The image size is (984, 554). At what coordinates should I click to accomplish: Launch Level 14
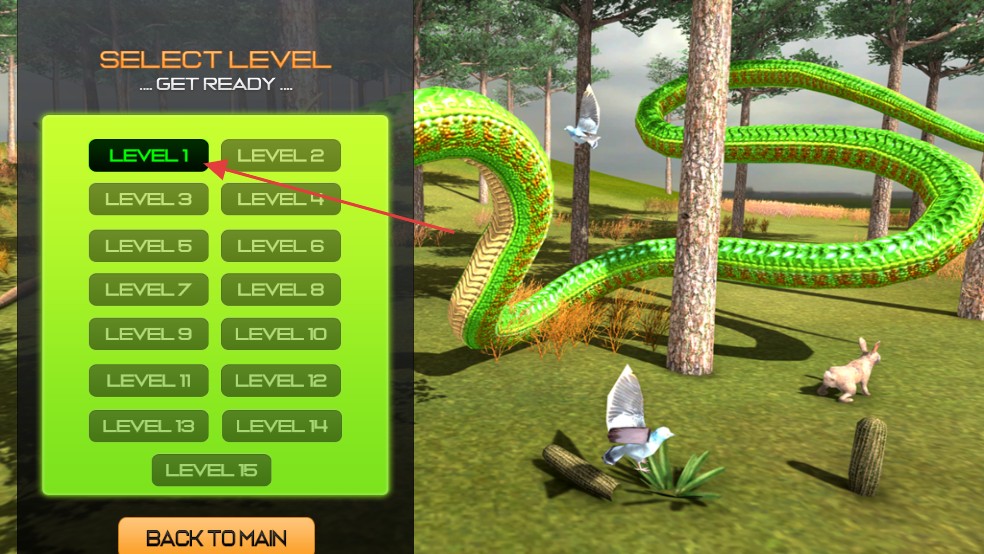pyautogui.click(x=281, y=426)
